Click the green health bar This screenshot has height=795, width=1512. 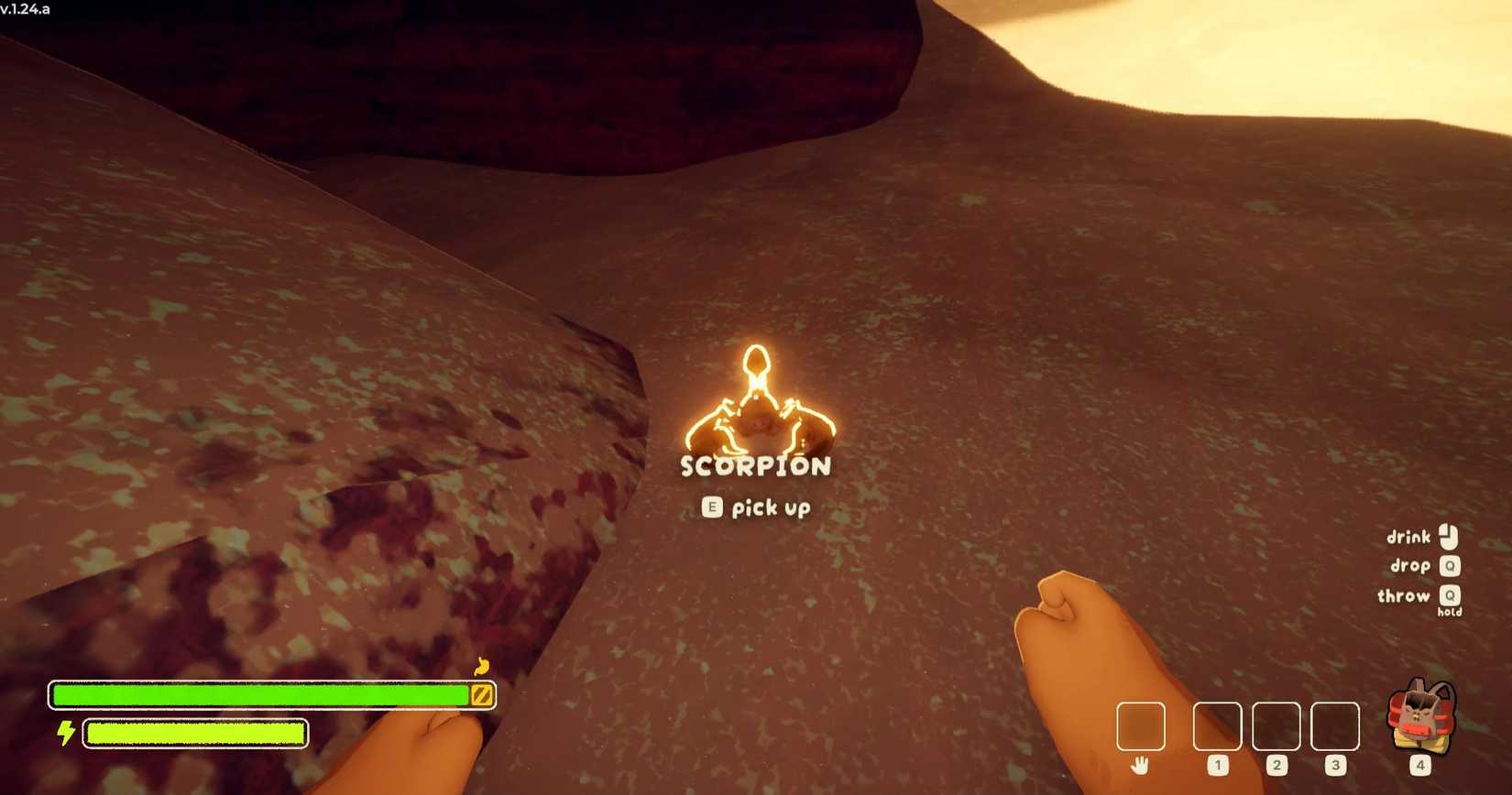(257, 694)
